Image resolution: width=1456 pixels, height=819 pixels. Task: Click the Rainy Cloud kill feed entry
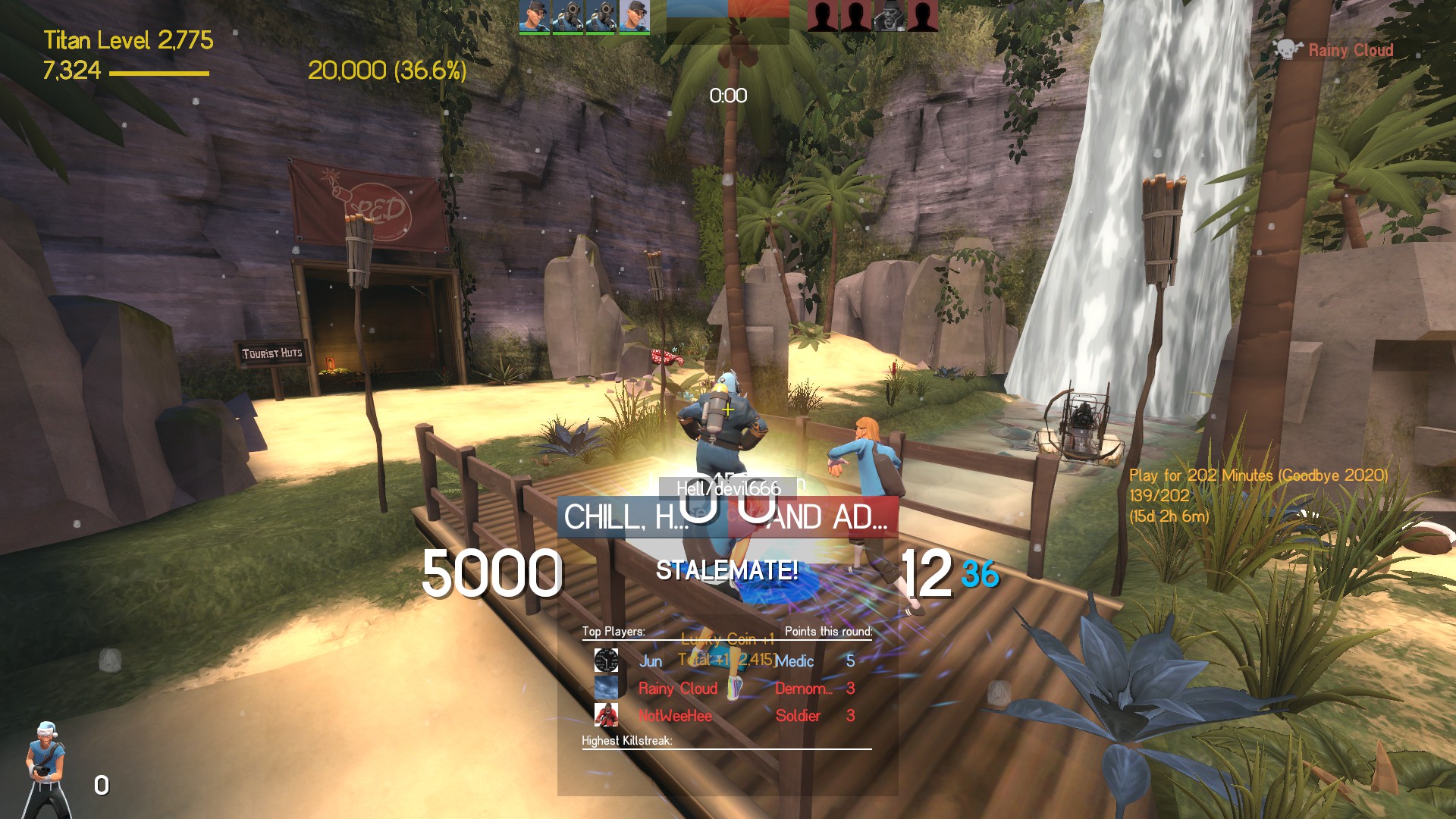[x=1336, y=51]
